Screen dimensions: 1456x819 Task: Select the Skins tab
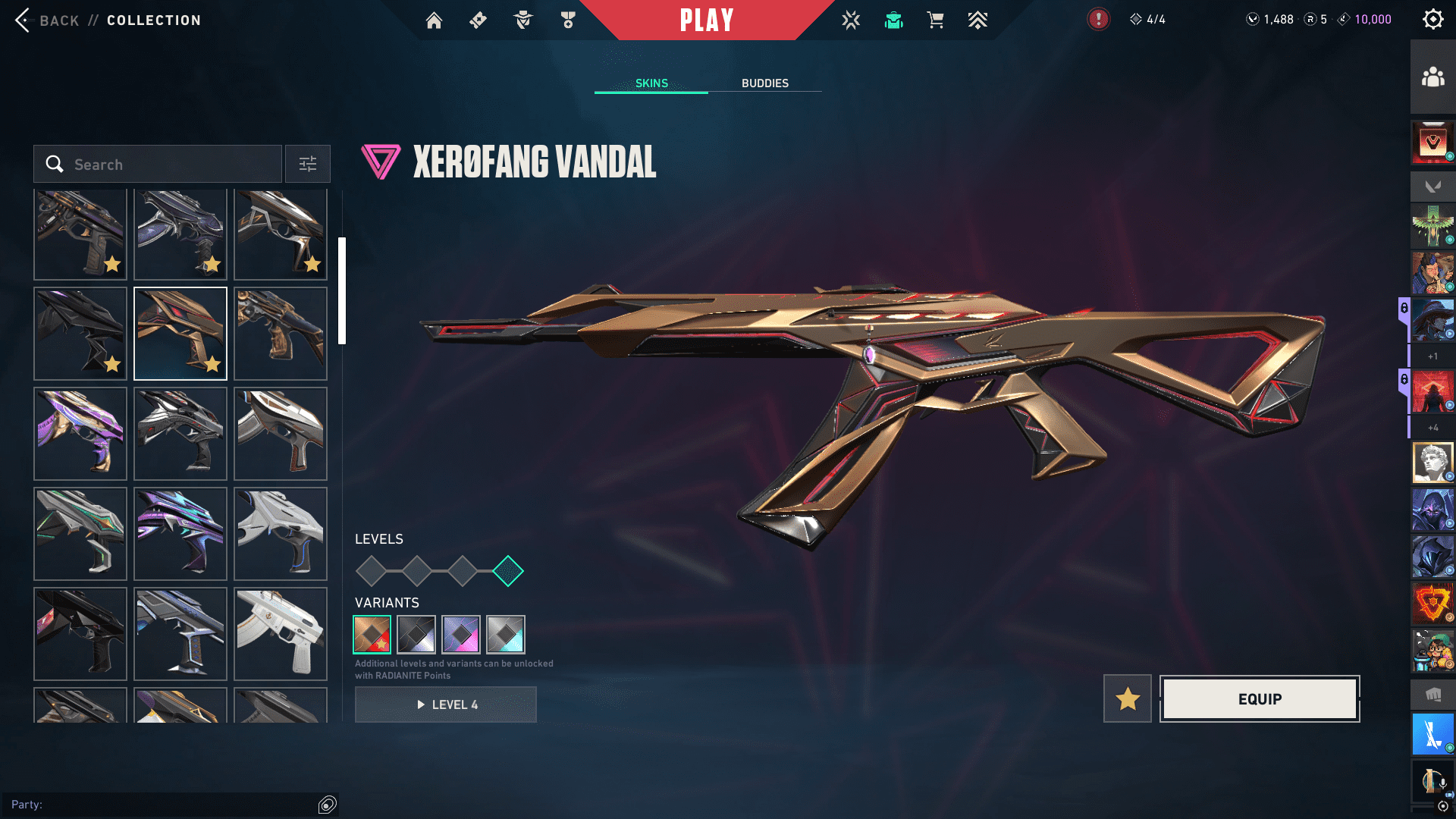click(651, 83)
